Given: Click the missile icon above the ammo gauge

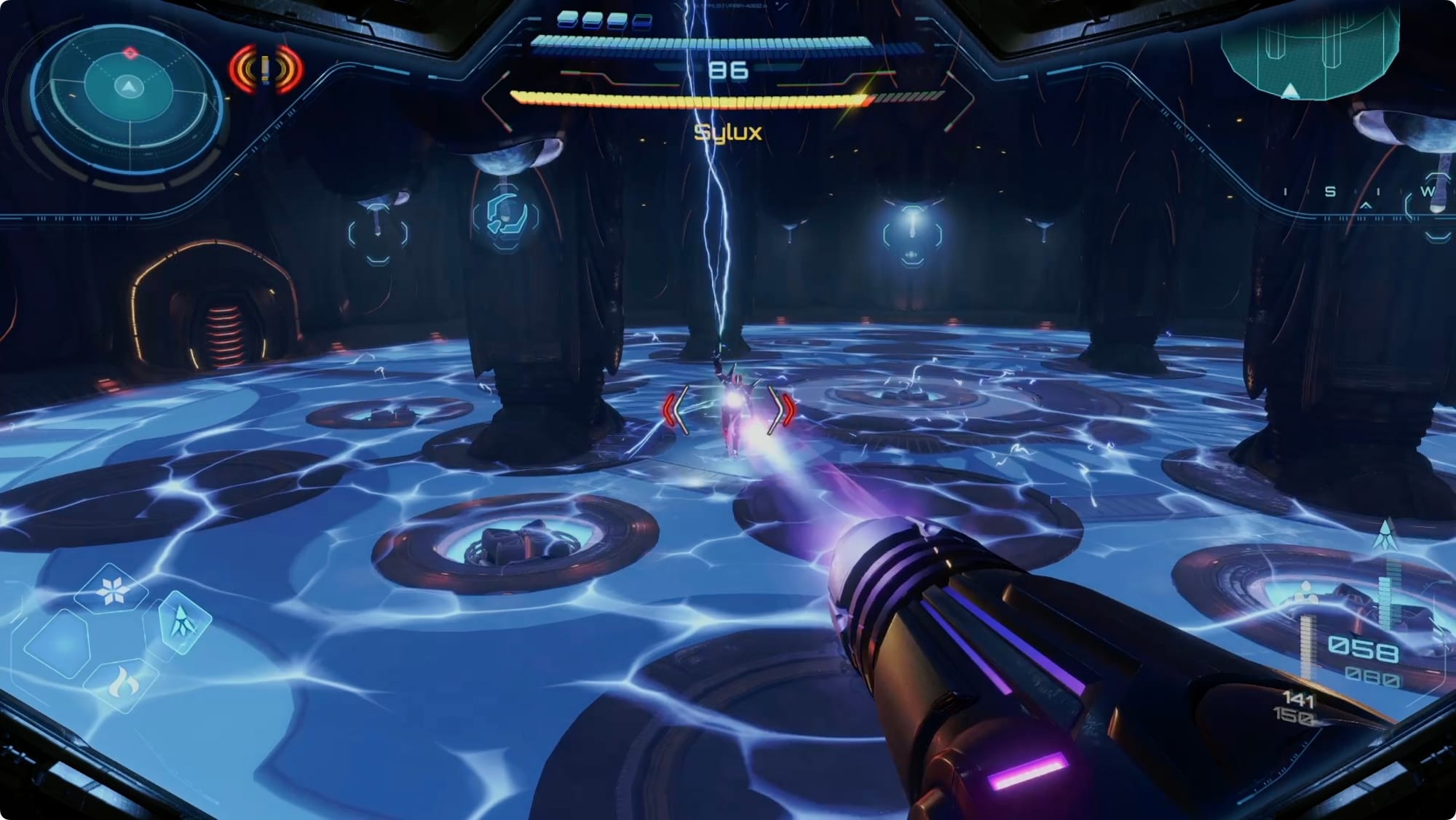Looking at the screenshot, I should tap(1385, 535).
